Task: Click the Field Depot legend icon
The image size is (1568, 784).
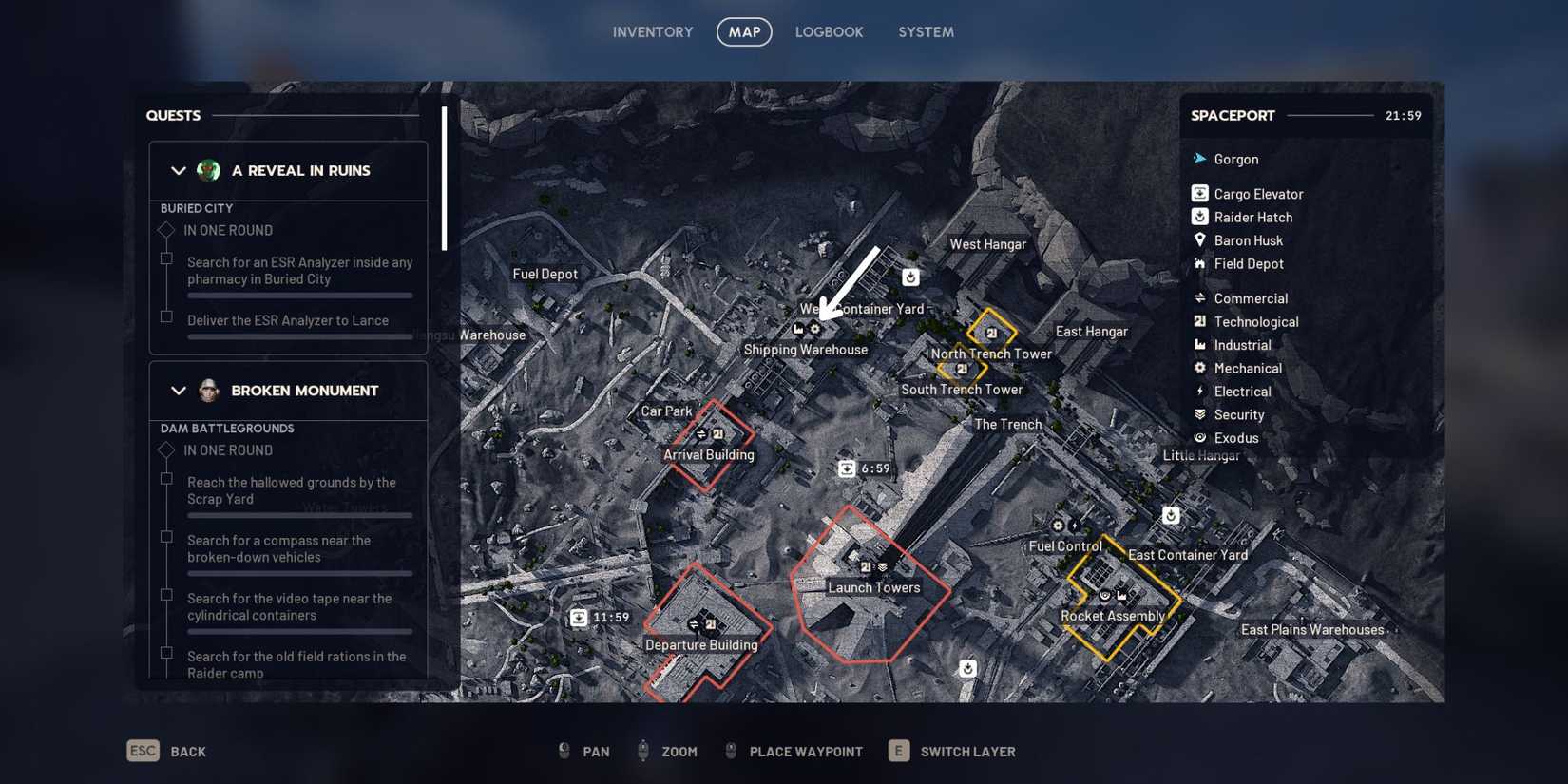Action: 1198,263
